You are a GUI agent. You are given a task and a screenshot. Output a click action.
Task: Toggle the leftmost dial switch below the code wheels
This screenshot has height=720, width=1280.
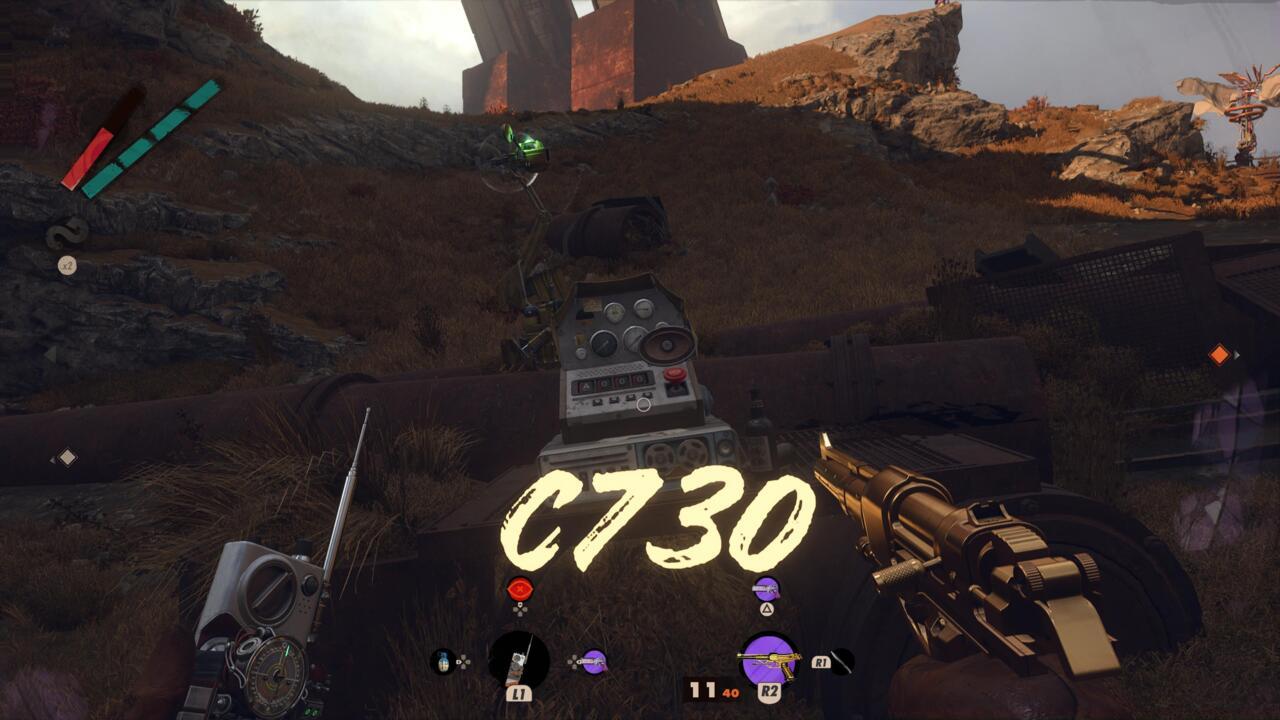point(598,401)
